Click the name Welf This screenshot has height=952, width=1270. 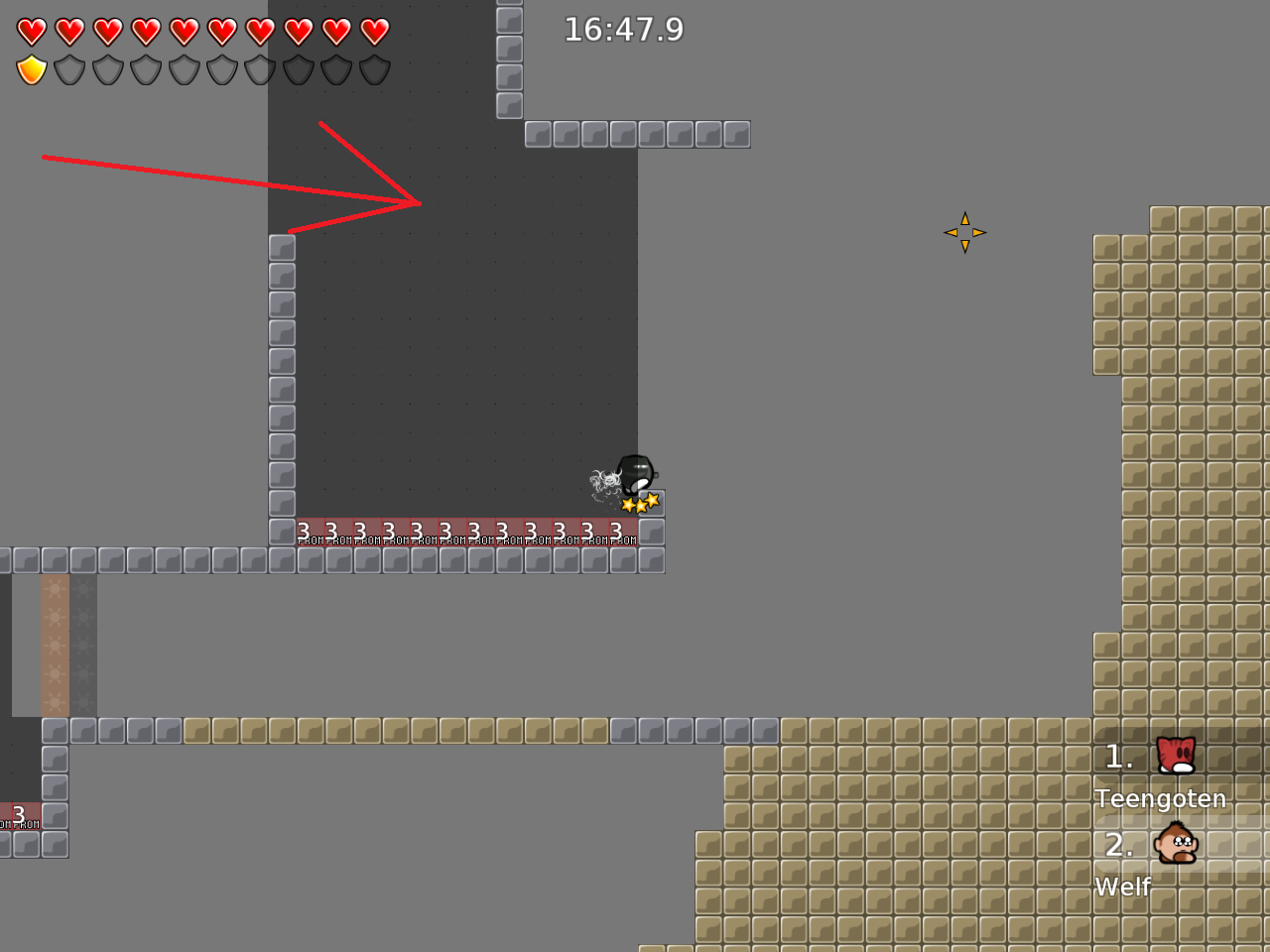pyautogui.click(x=1122, y=887)
